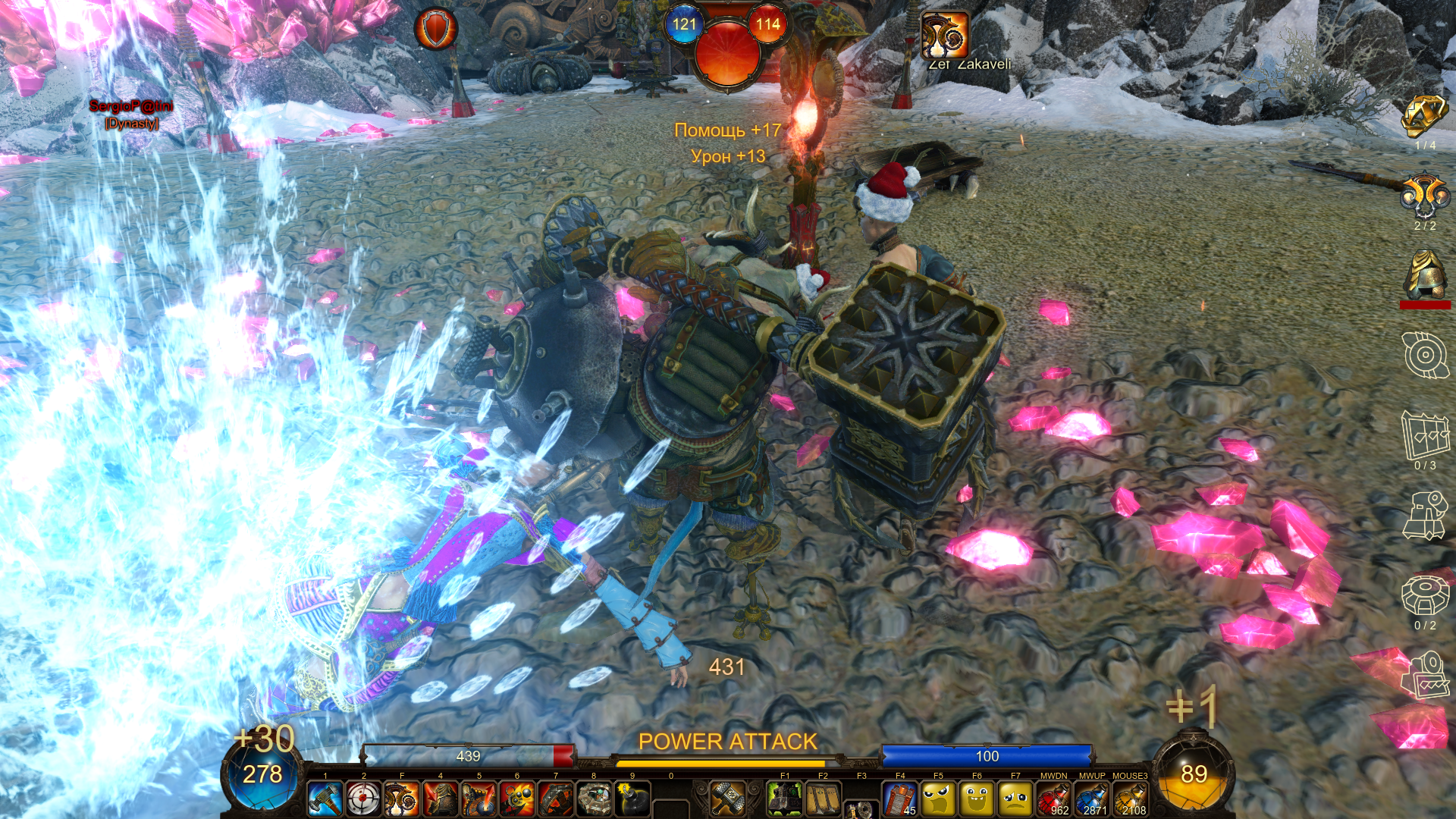The image size is (1456, 819).
Task: Use the repair tower item with 45
Action: tap(900, 799)
